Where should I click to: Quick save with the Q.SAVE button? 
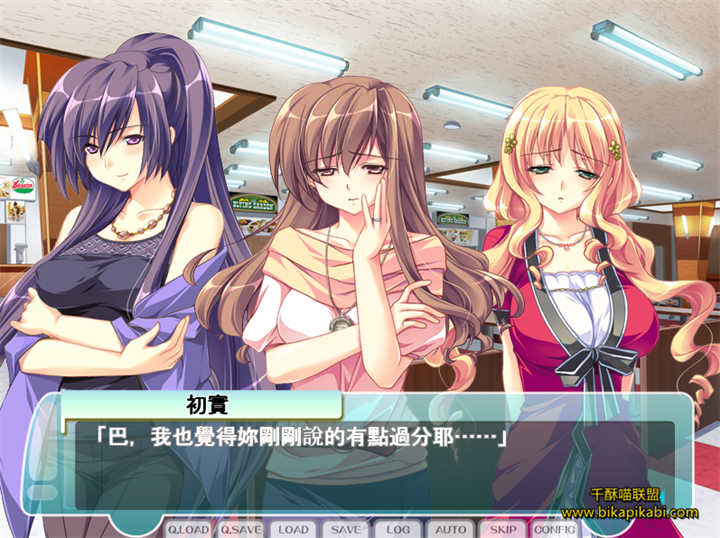(x=240, y=529)
